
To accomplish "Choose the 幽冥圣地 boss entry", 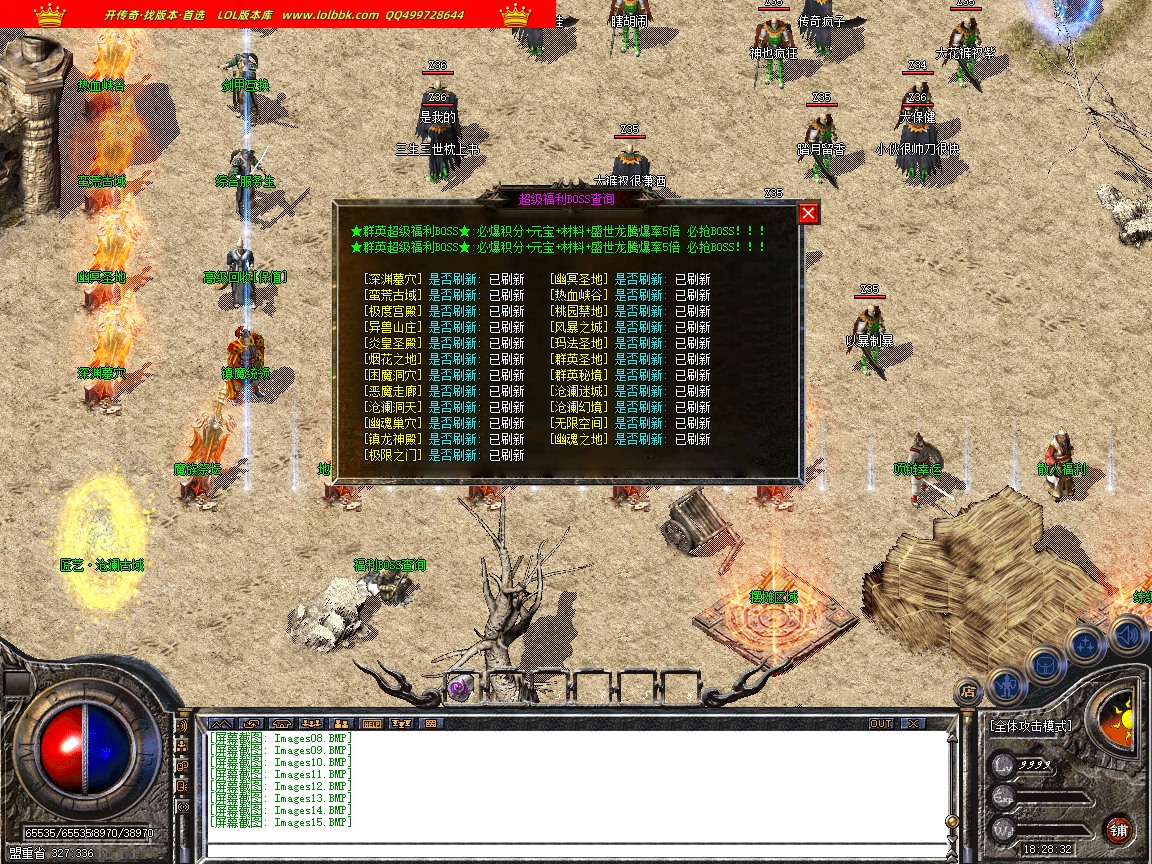I will click(x=578, y=280).
